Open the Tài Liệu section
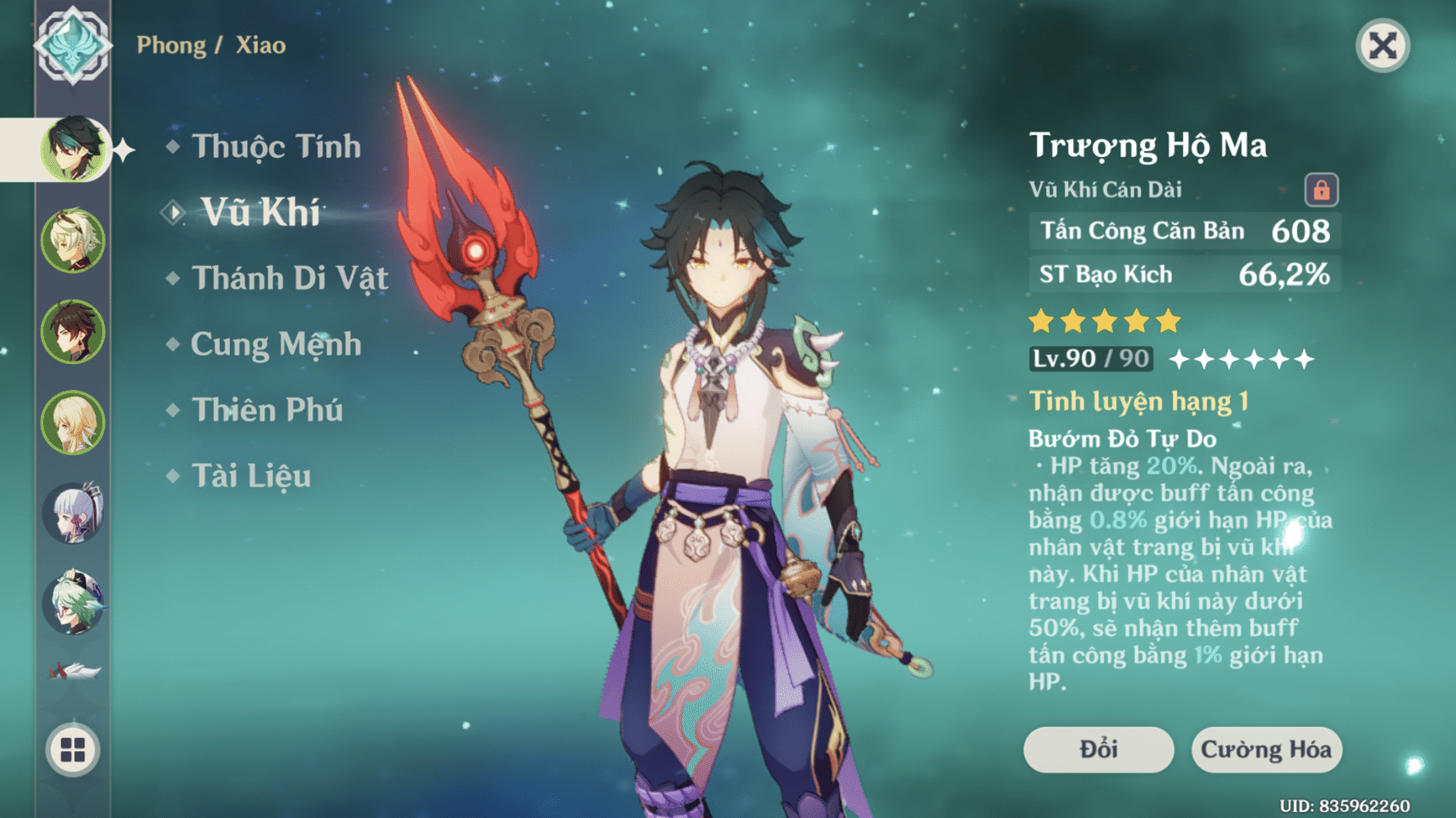Screen dimensions: 1456x818 point(252,476)
